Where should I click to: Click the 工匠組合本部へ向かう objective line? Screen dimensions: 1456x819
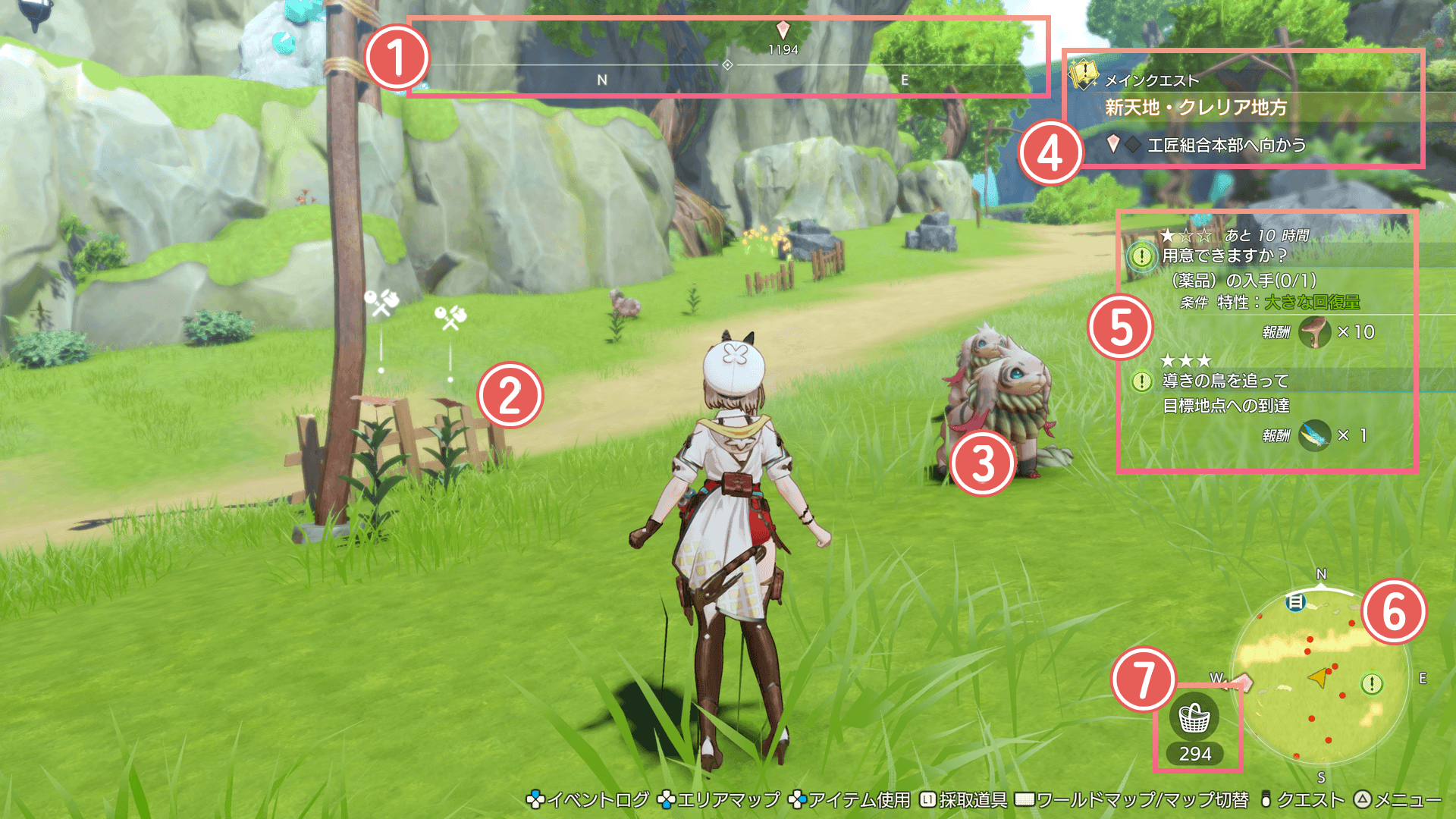[1225, 145]
